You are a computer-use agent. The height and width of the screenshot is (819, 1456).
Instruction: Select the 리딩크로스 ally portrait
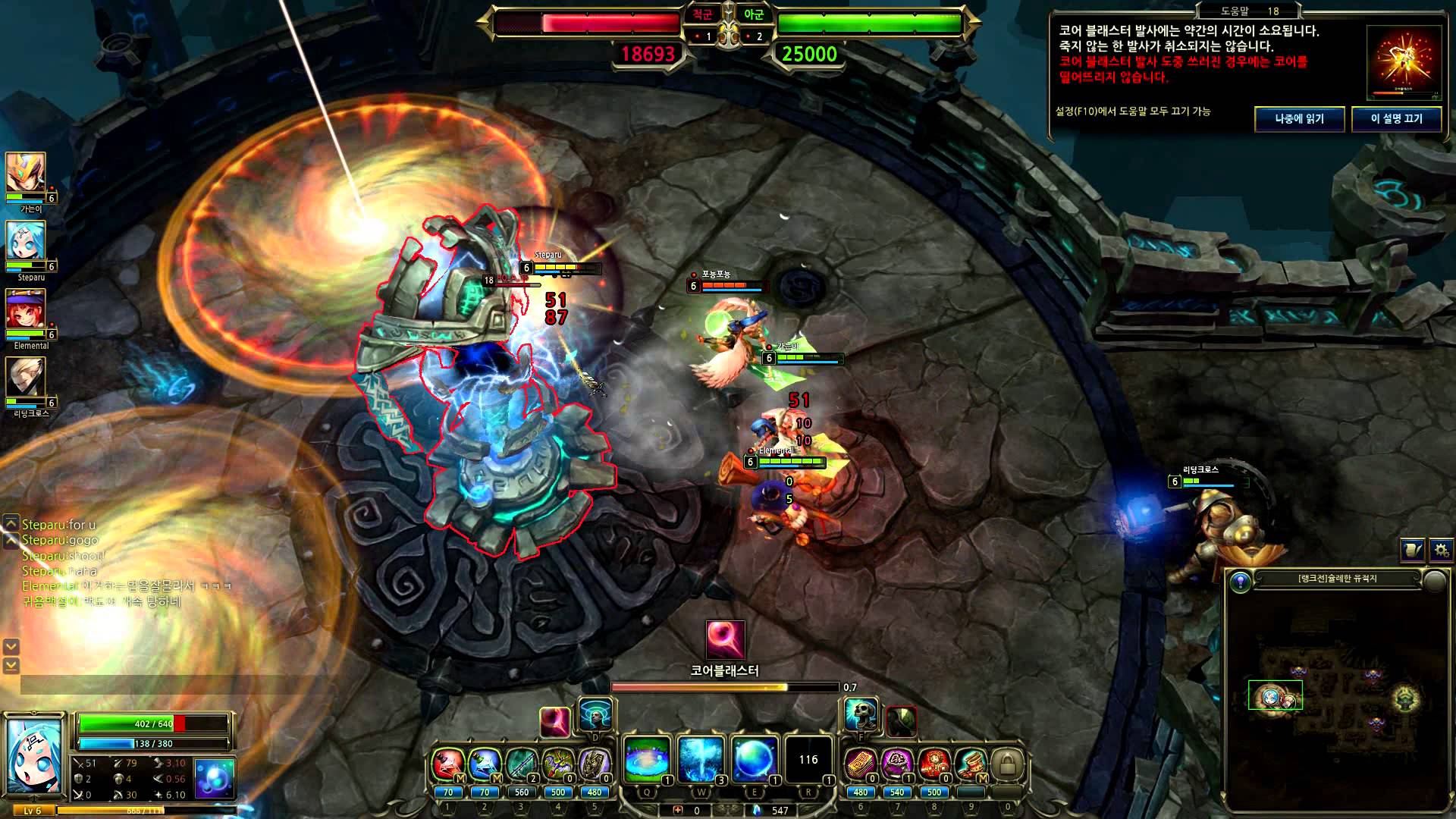tap(27, 379)
